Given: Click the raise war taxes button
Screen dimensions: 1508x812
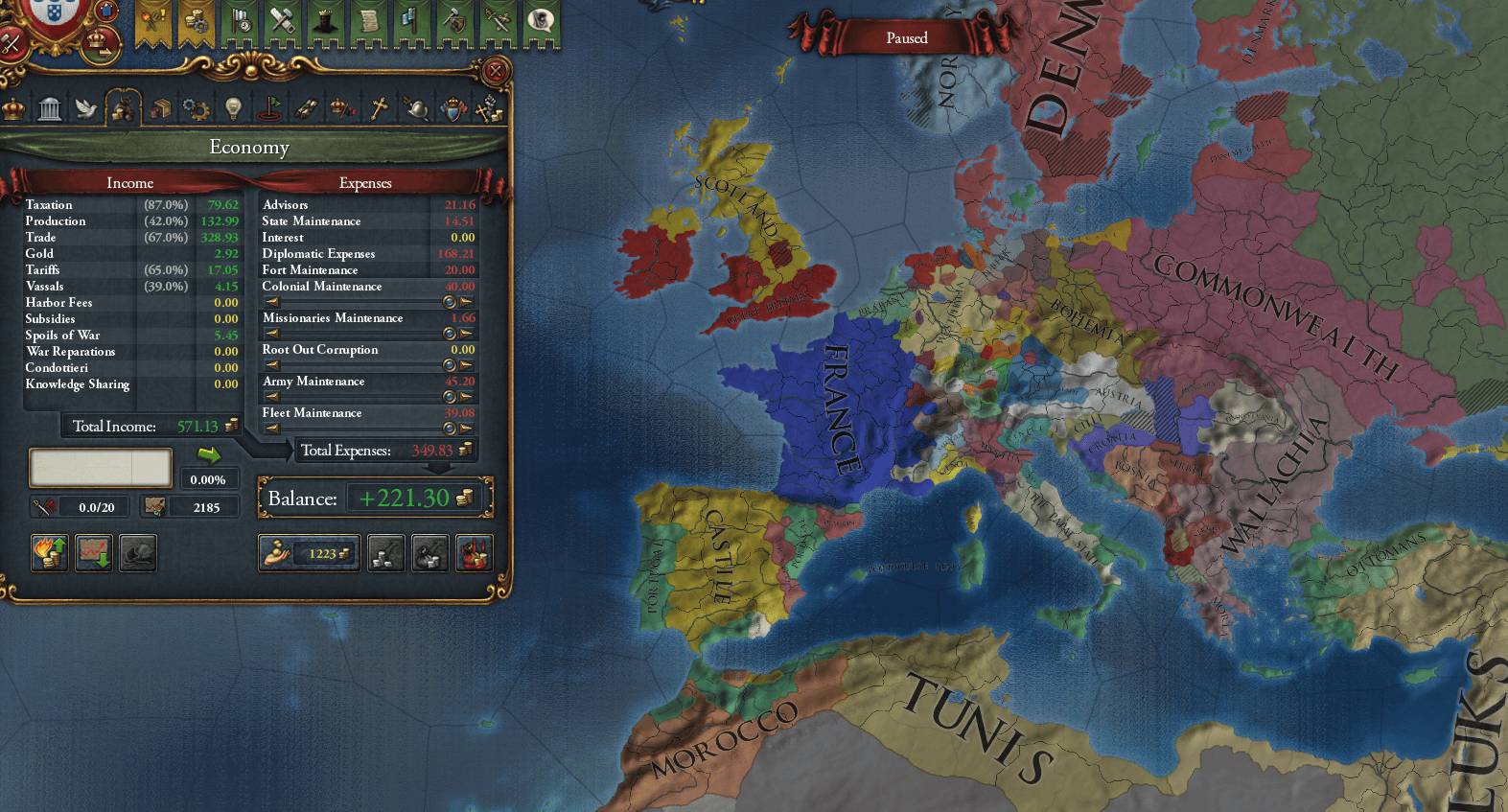Looking at the screenshot, I should tap(50, 553).
